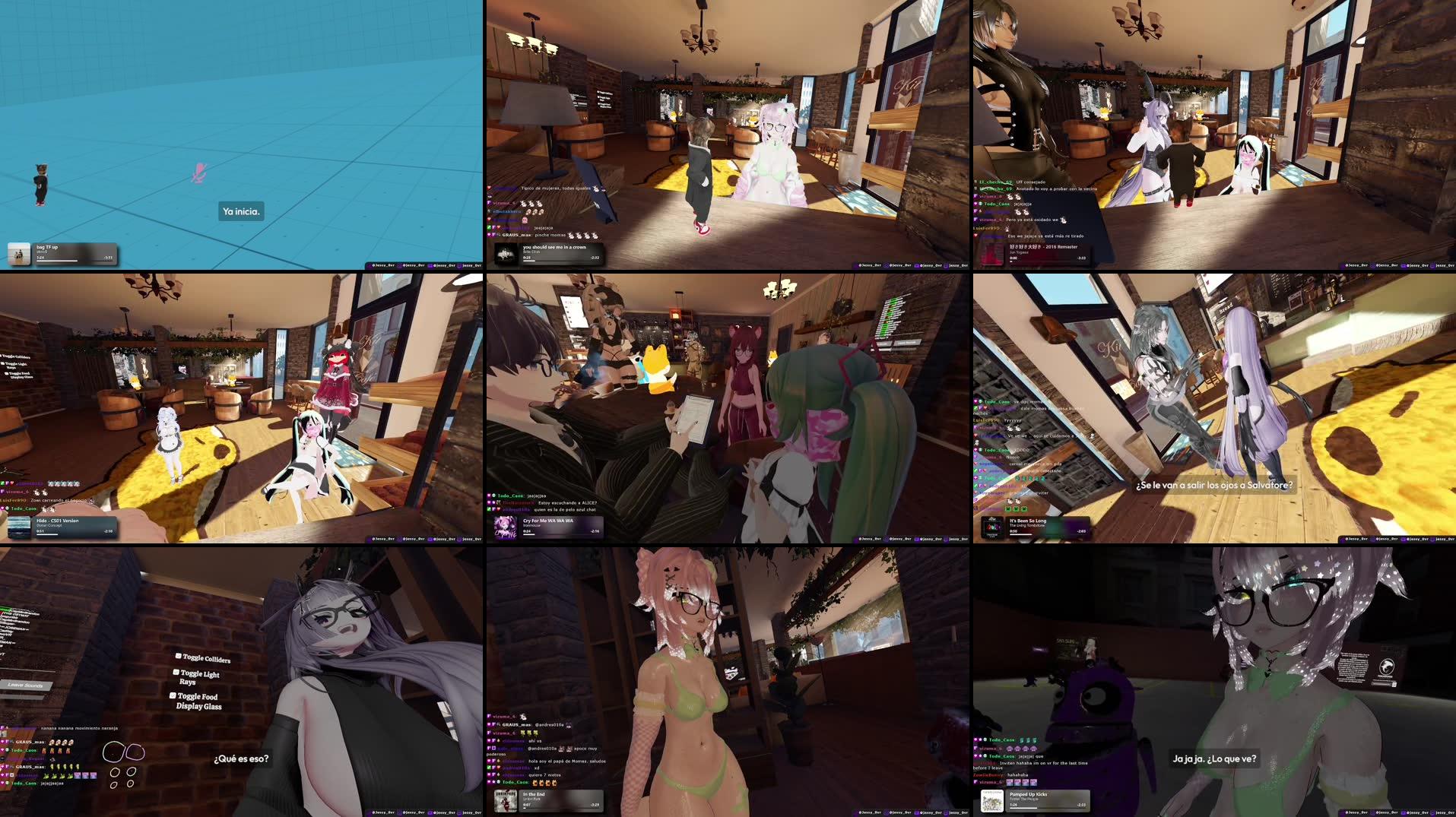This screenshot has height=817, width=1456.
Task: Select the Pumped Up Kicks album art
Action: point(992,800)
